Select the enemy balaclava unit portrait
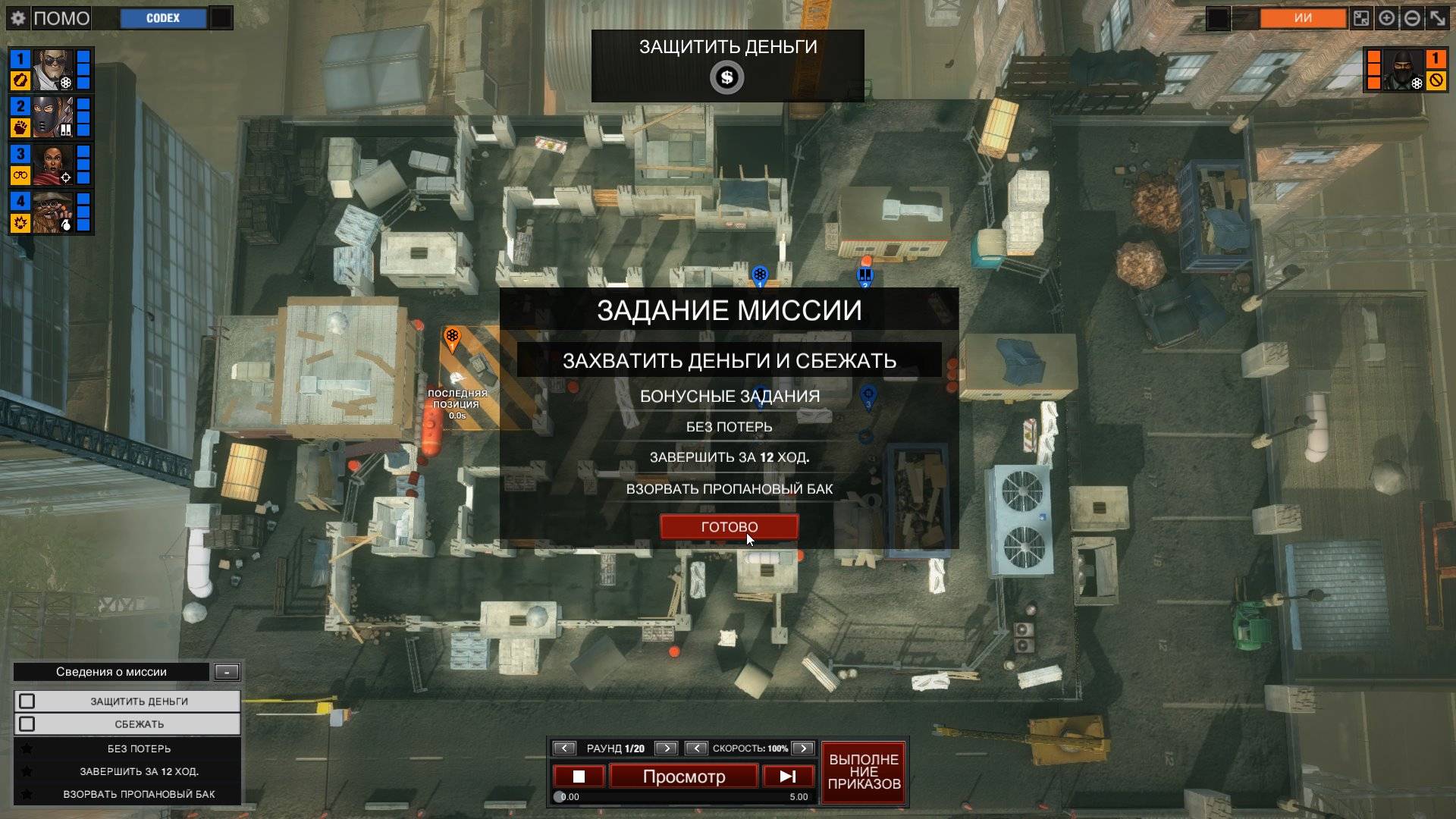Image resolution: width=1456 pixels, height=819 pixels. coord(1404,70)
